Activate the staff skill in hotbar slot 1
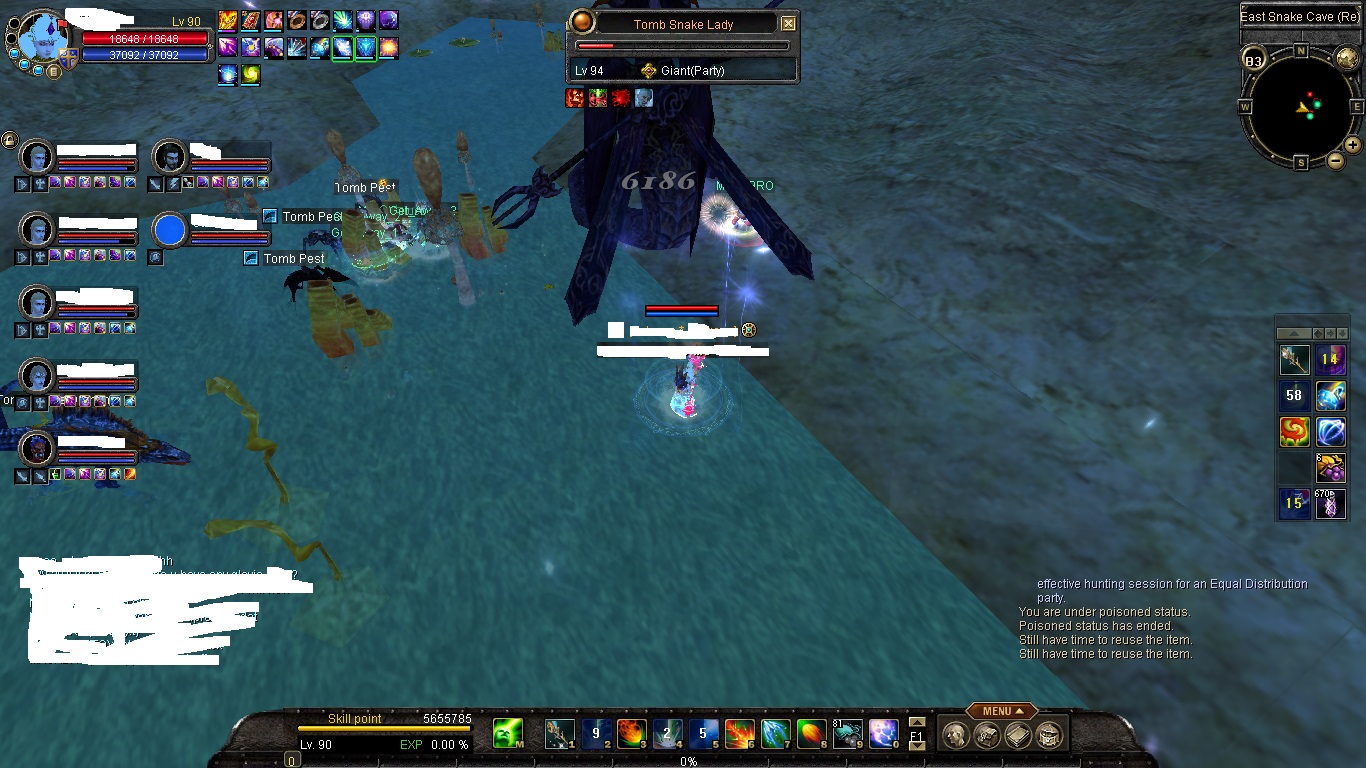 click(x=559, y=735)
